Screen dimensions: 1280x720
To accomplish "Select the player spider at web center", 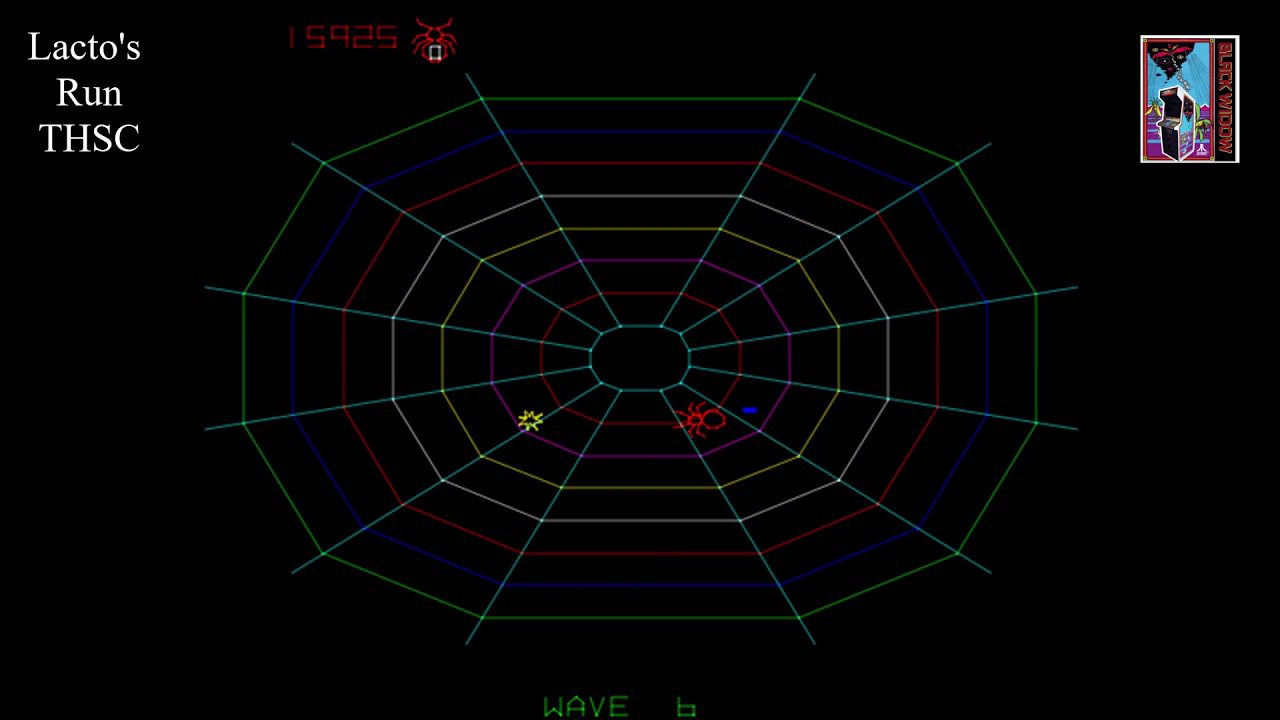I will (x=700, y=418).
